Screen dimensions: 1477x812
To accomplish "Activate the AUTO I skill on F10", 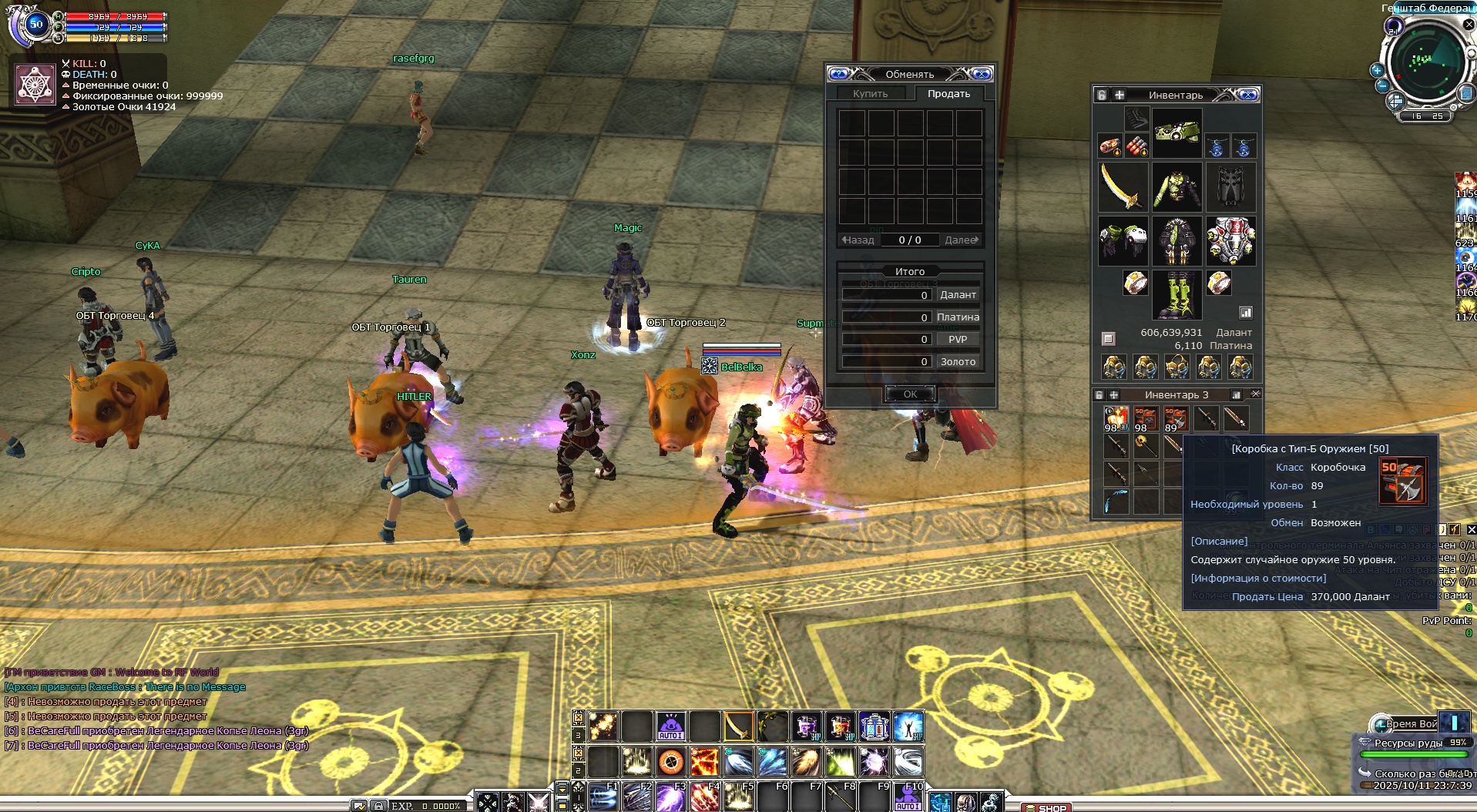I will (908, 798).
